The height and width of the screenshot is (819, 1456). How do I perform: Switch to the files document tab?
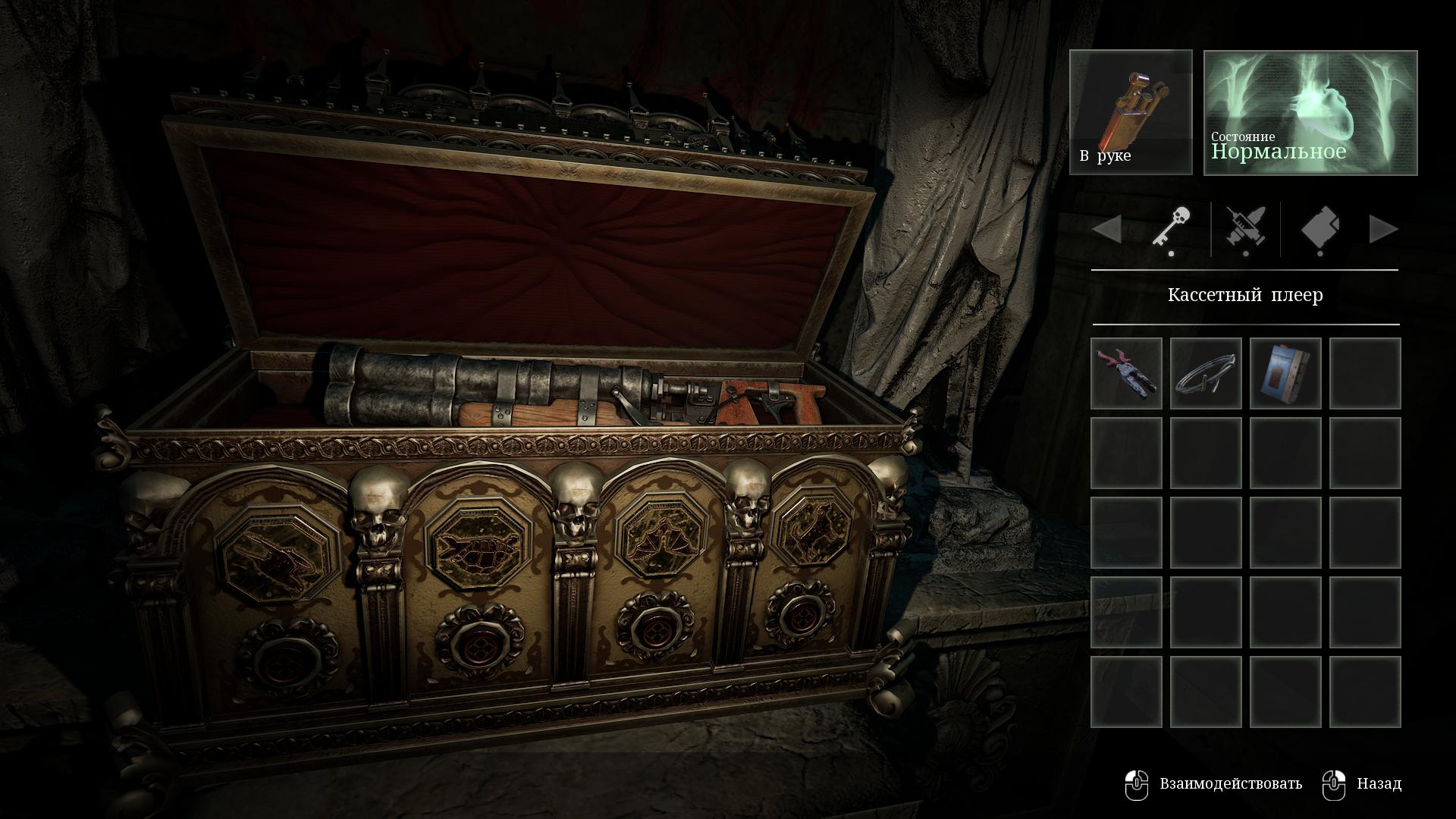[x=1319, y=228]
